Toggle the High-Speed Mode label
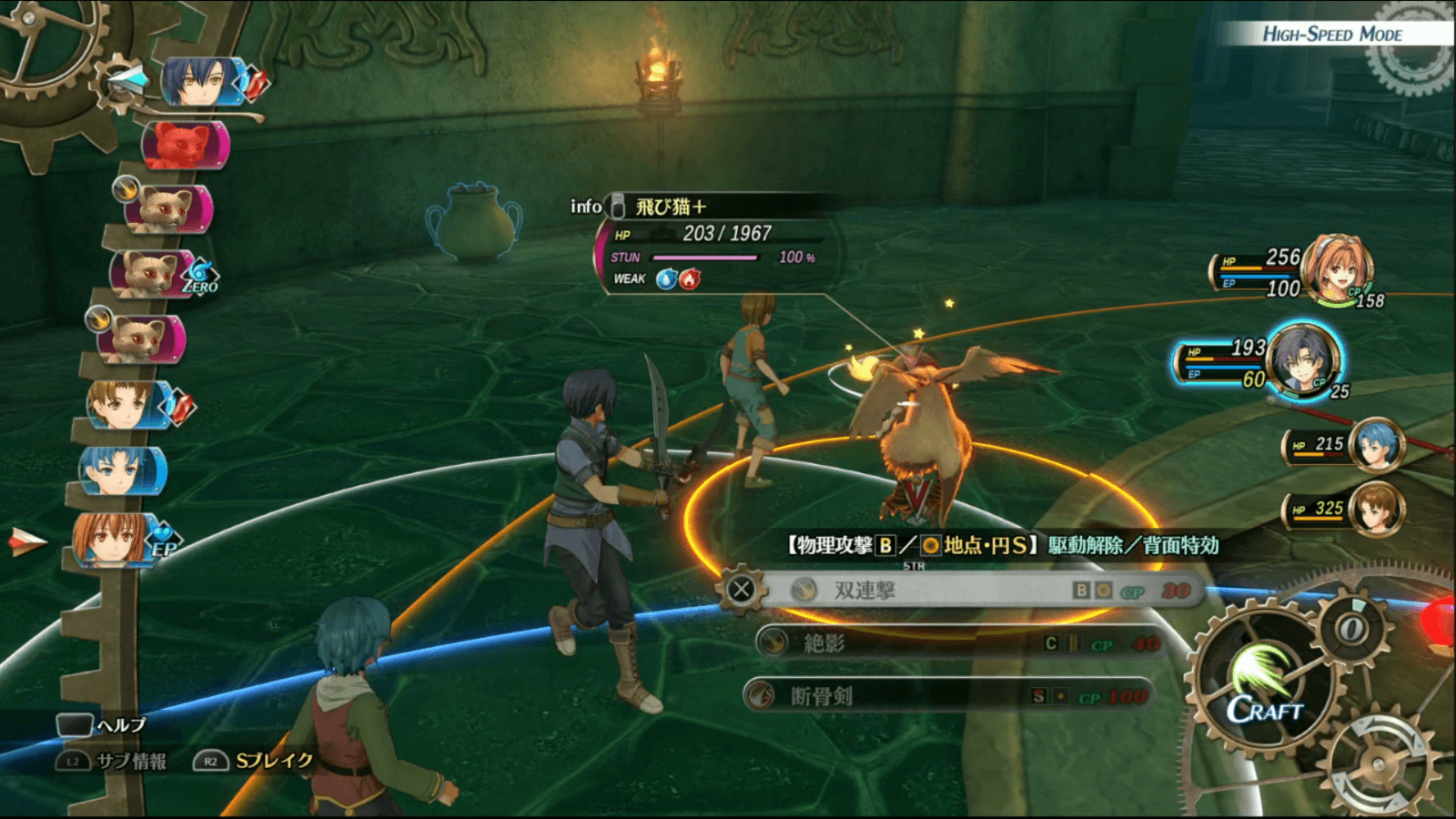 1331,35
